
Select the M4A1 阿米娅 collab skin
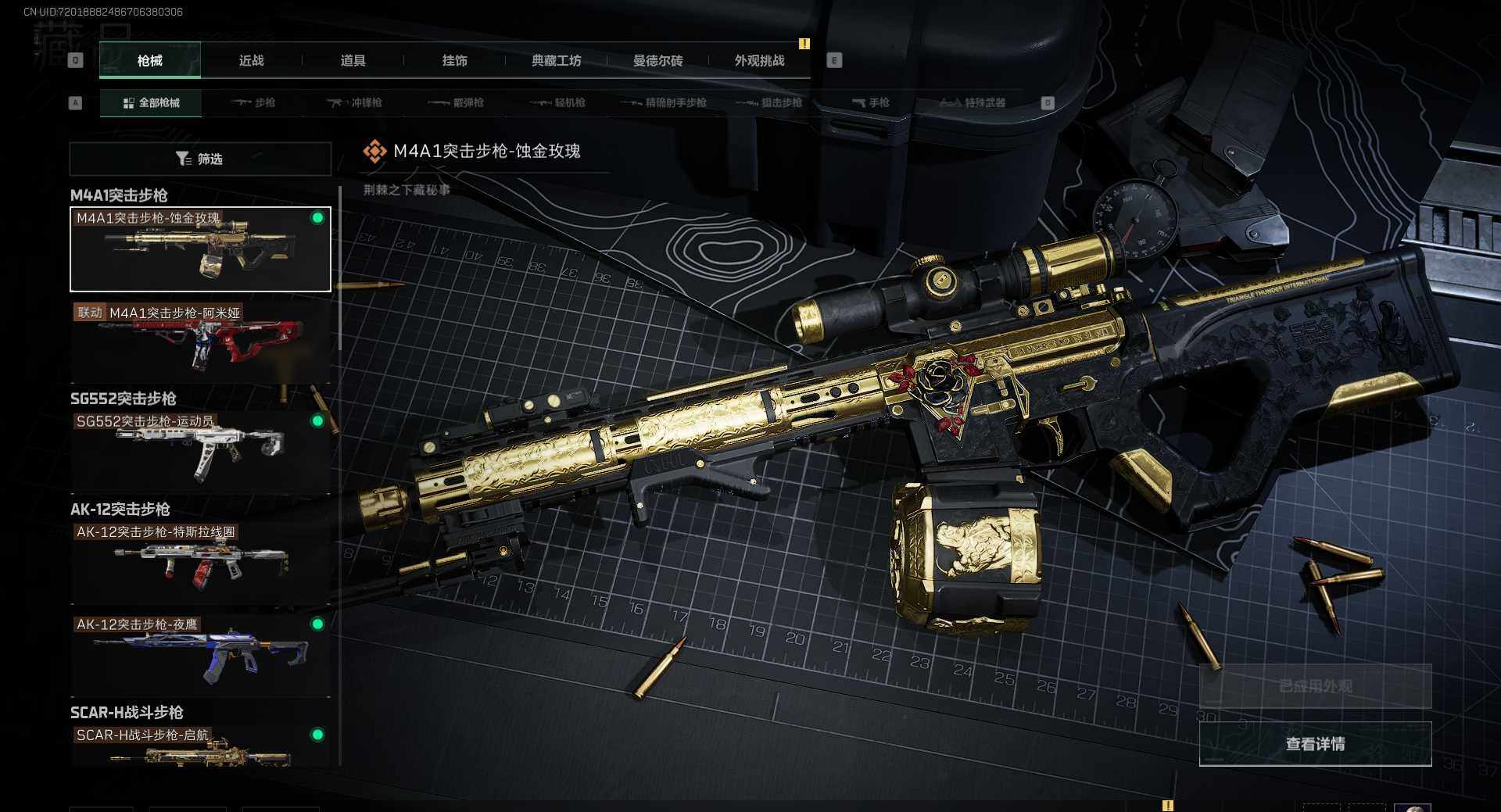coord(200,342)
